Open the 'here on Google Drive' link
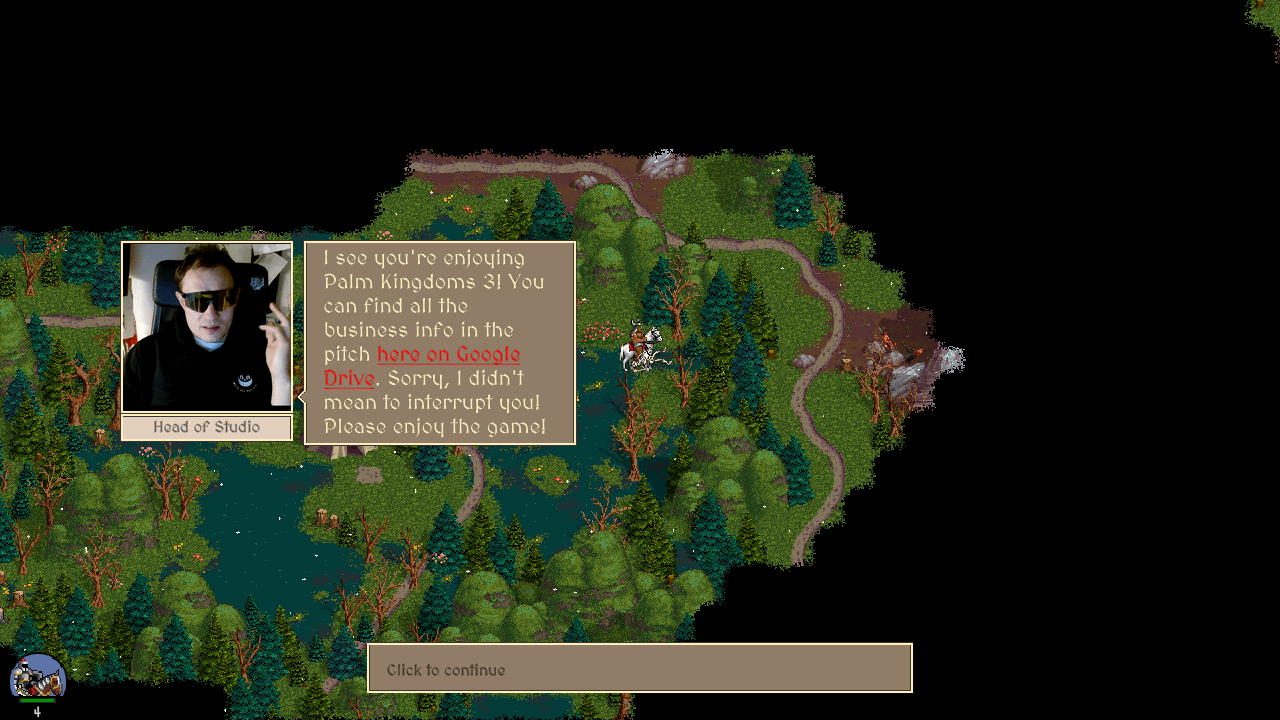Image resolution: width=1280 pixels, height=720 pixels. click(448, 355)
